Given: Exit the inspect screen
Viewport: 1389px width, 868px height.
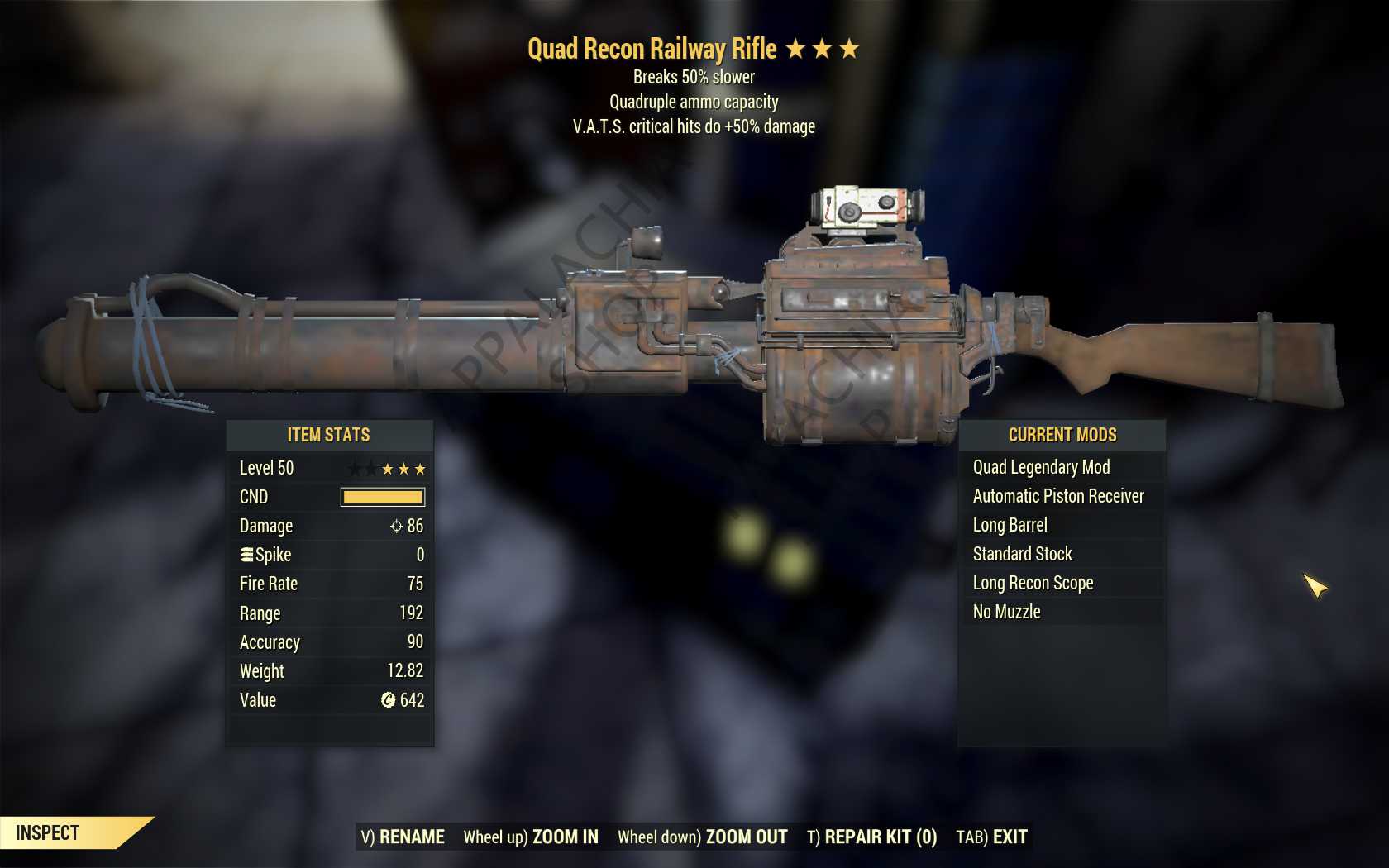Looking at the screenshot, I should click(x=991, y=837).
